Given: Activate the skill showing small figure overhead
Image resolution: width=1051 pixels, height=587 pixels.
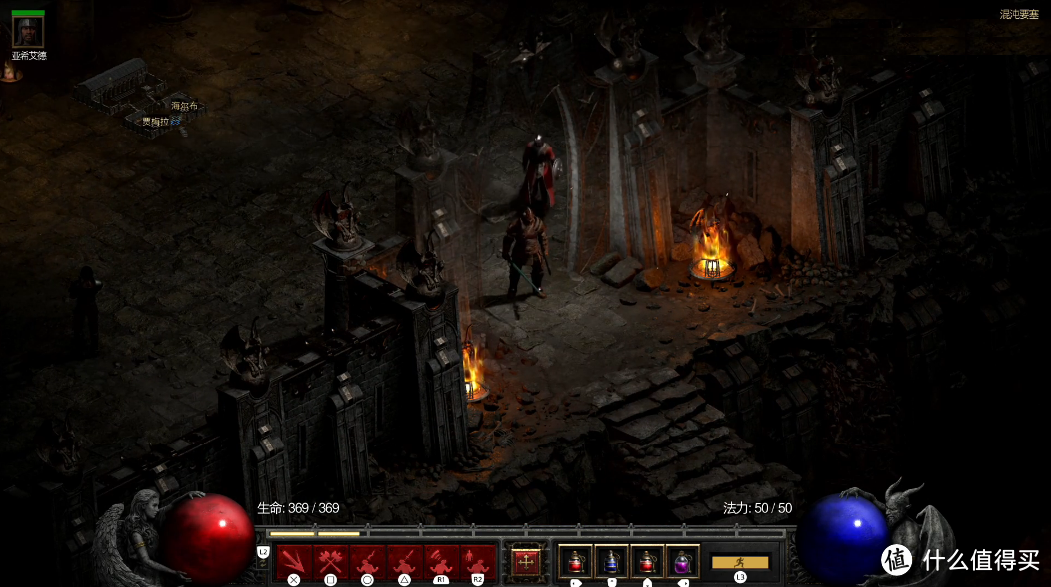Looking at the screenshot, I should click(x=478, y=560).
